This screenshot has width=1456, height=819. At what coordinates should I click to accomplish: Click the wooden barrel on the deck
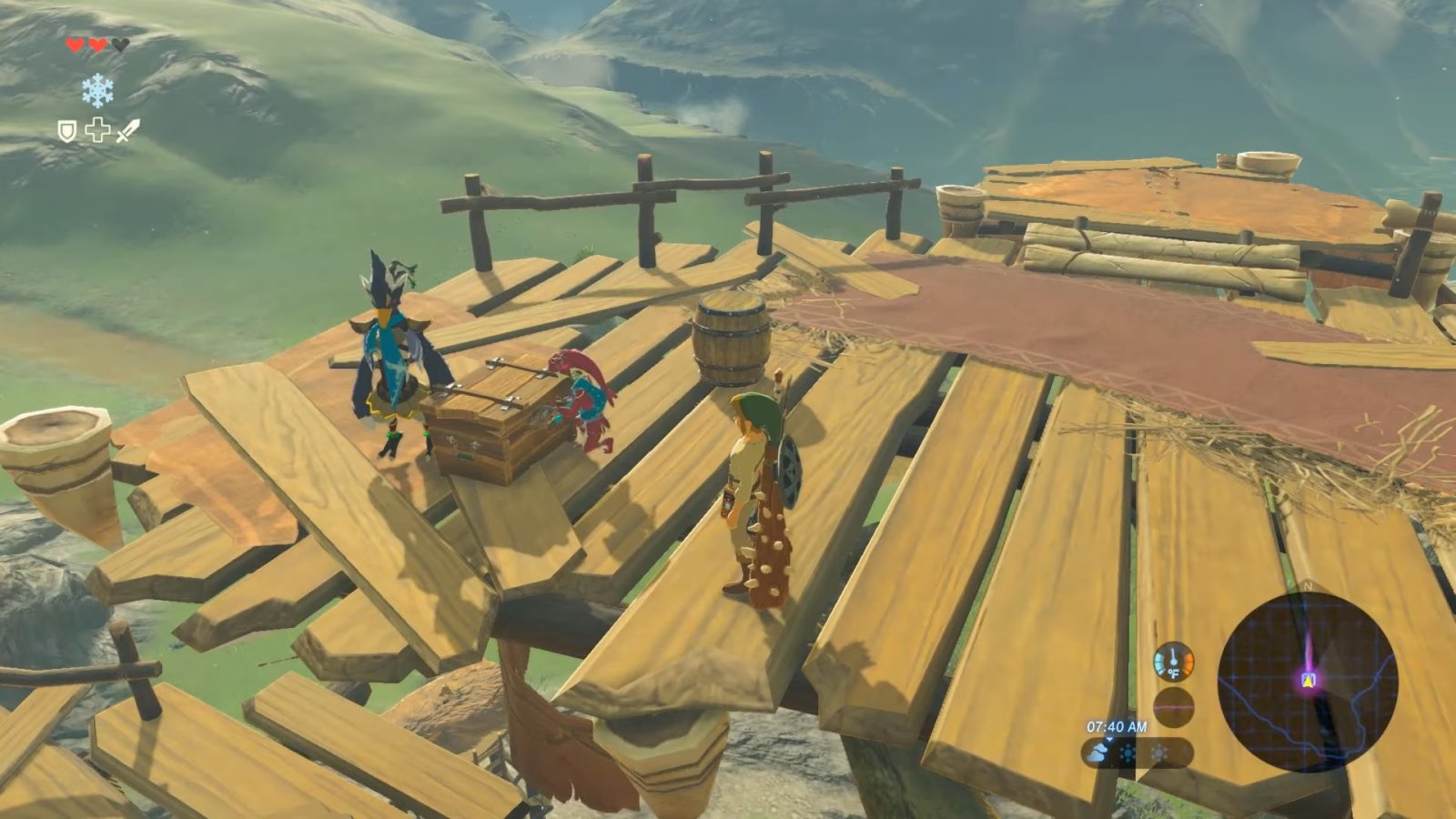(731, 339)
